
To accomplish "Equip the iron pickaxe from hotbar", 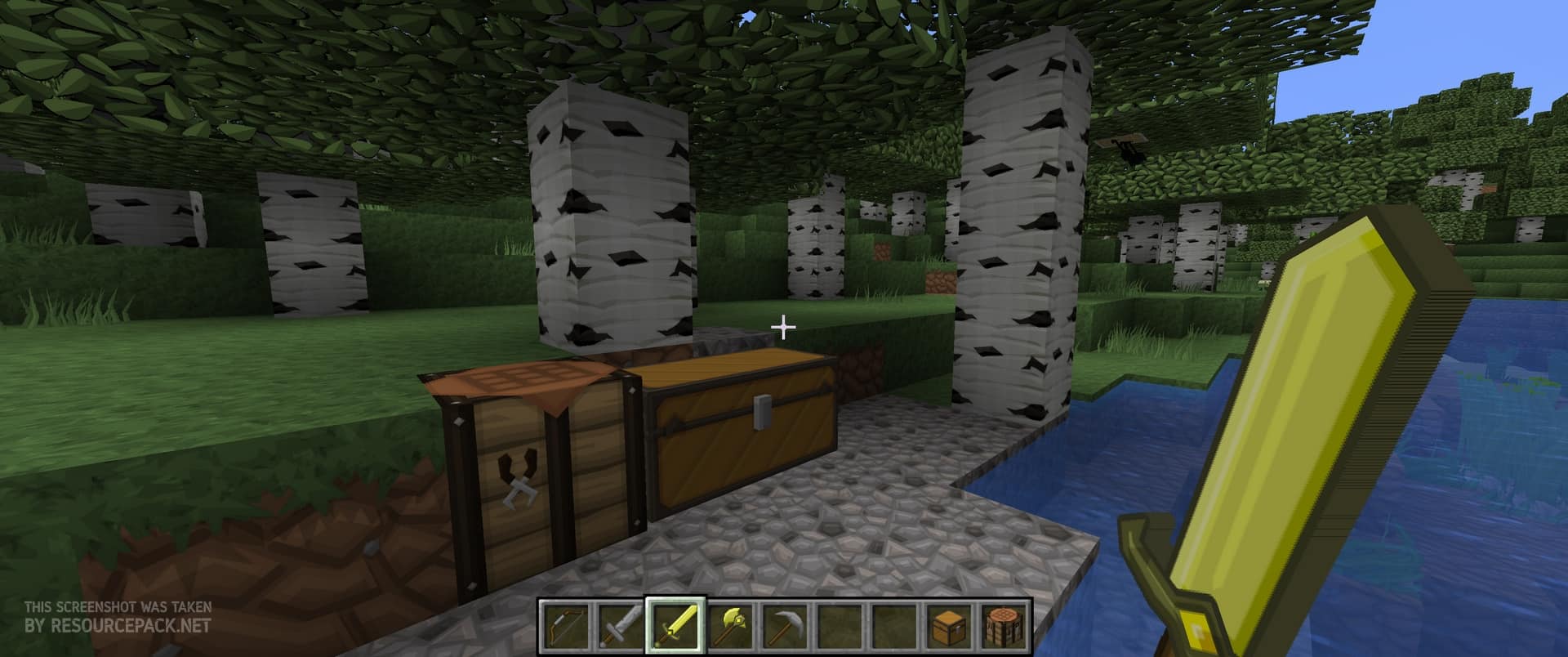I will coord(785,626).
